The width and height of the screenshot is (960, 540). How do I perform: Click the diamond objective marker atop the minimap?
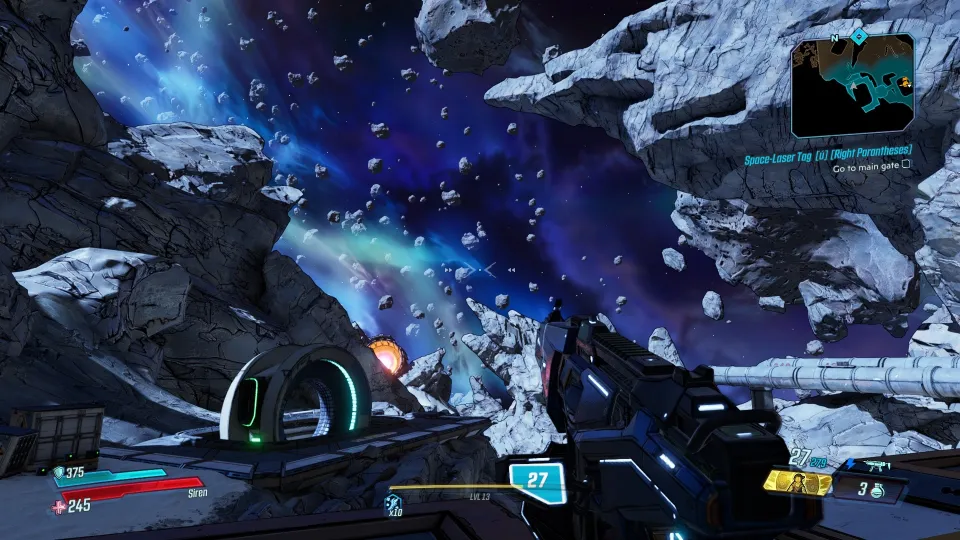click(x=859, y=36)
